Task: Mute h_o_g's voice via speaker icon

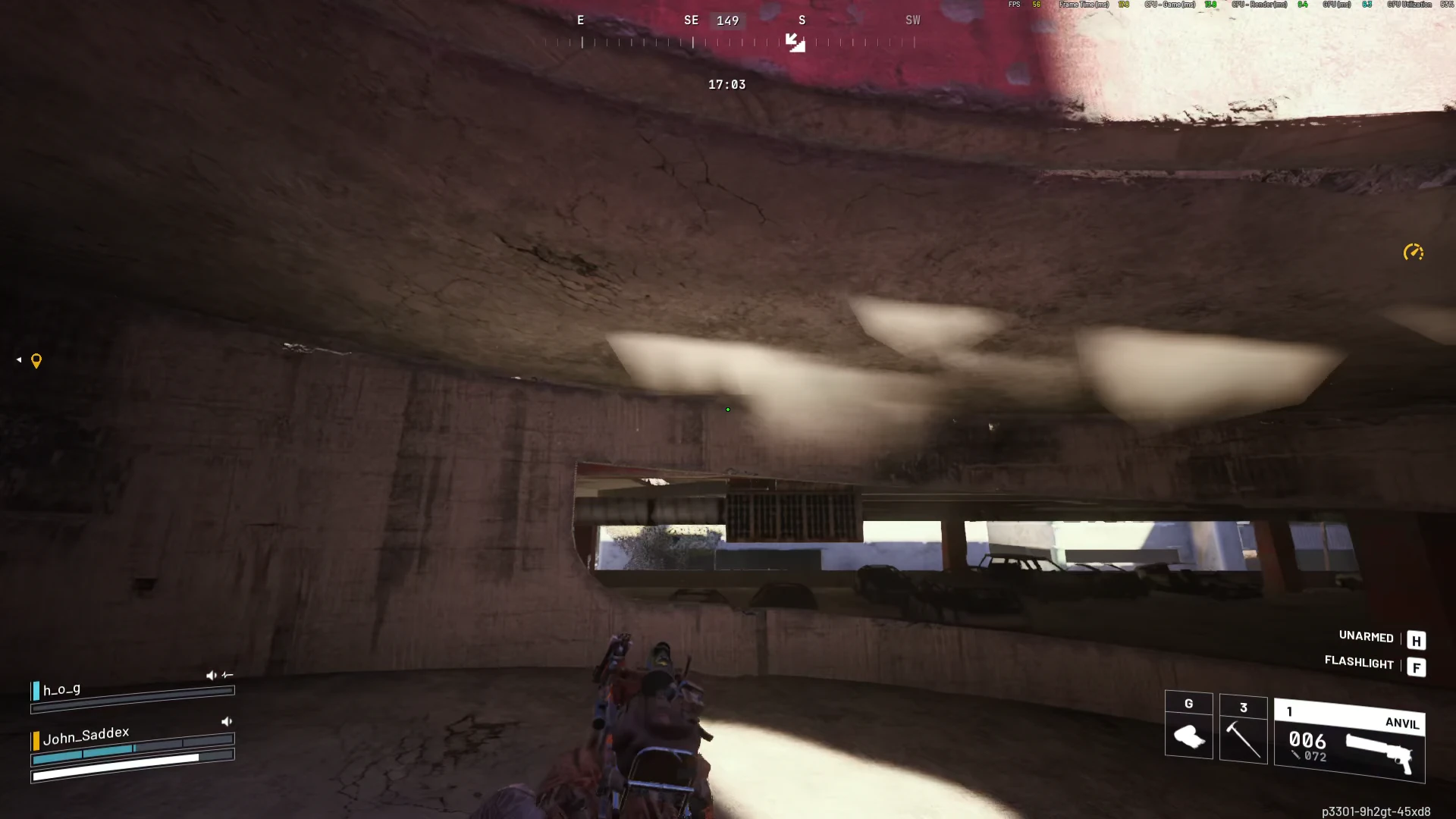Action: point(212,675)
